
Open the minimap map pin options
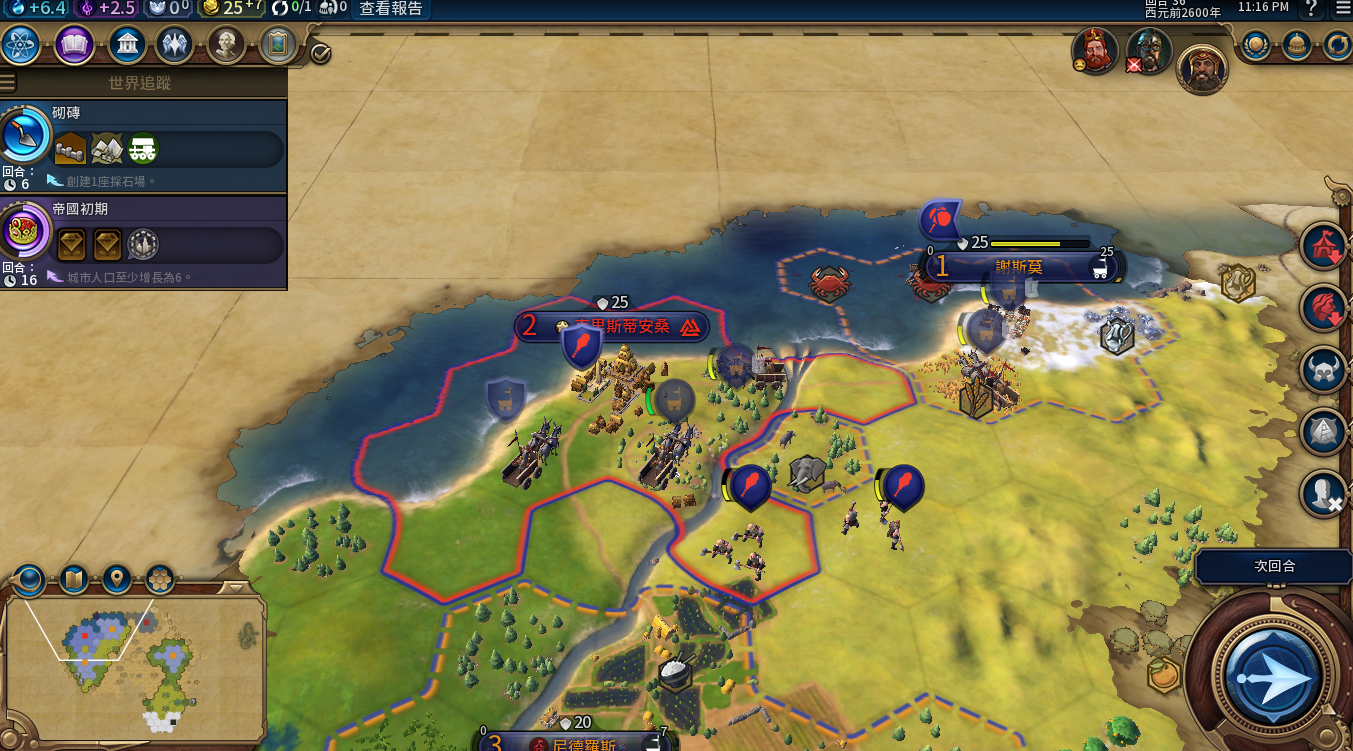tap(117, 579)
